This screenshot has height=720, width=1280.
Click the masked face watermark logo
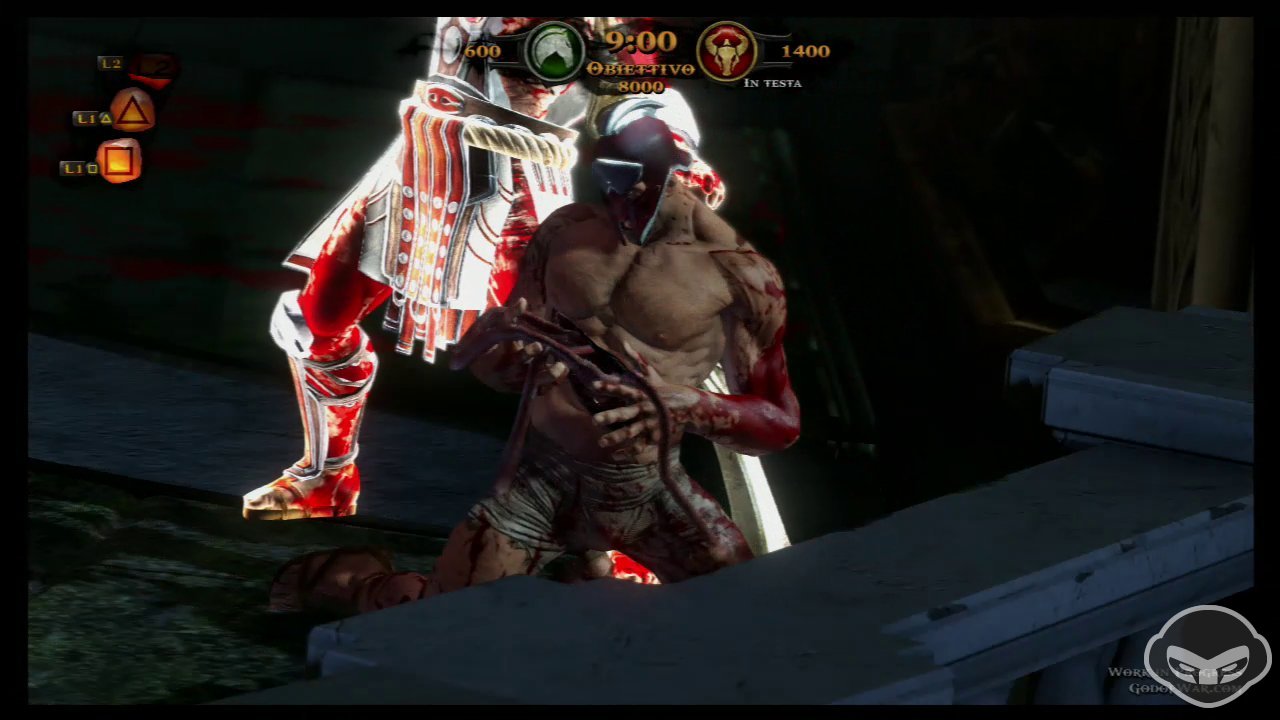(1207, 656)
